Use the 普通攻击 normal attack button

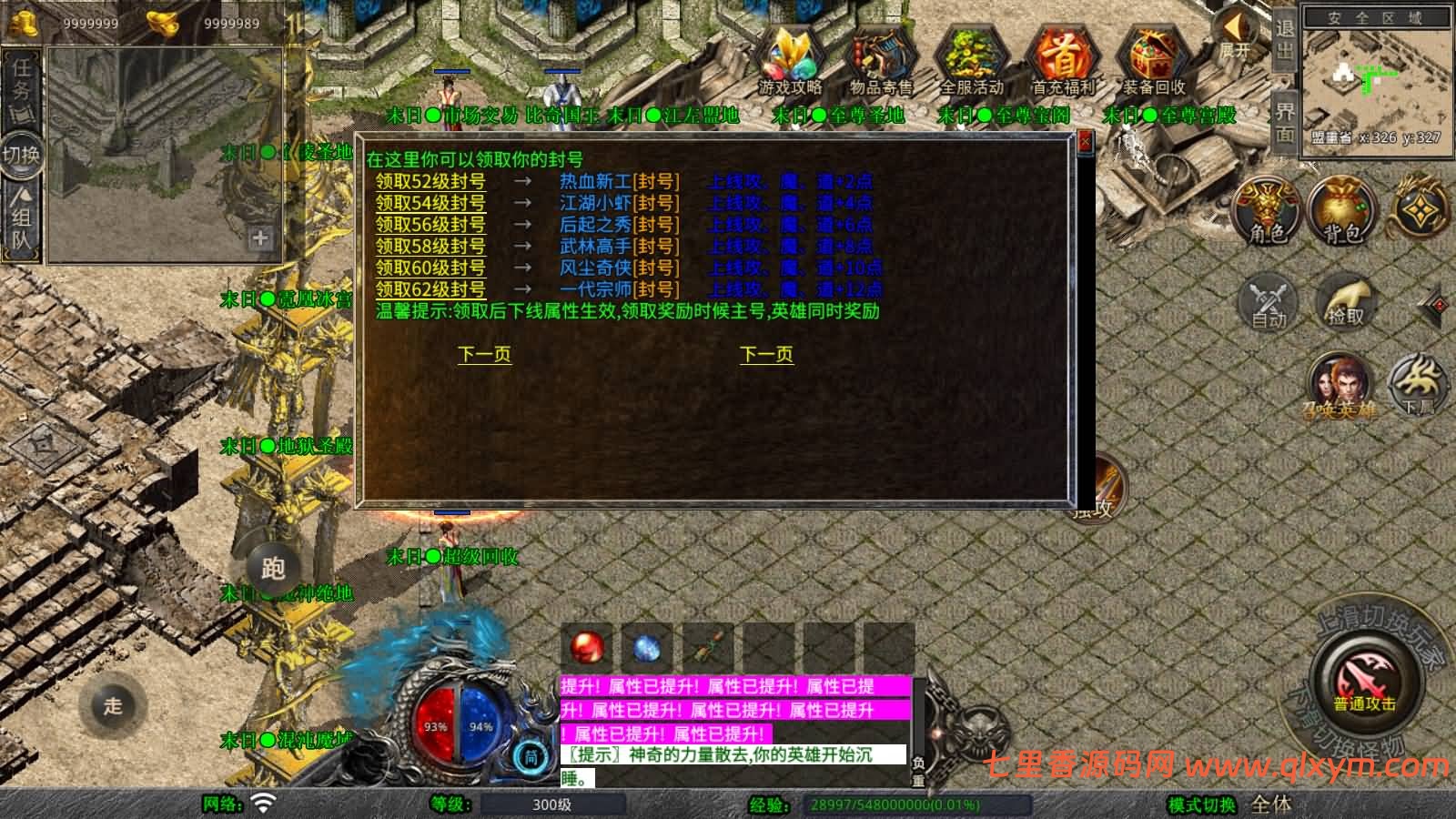pyautogui.click(x=1364, y=682)
